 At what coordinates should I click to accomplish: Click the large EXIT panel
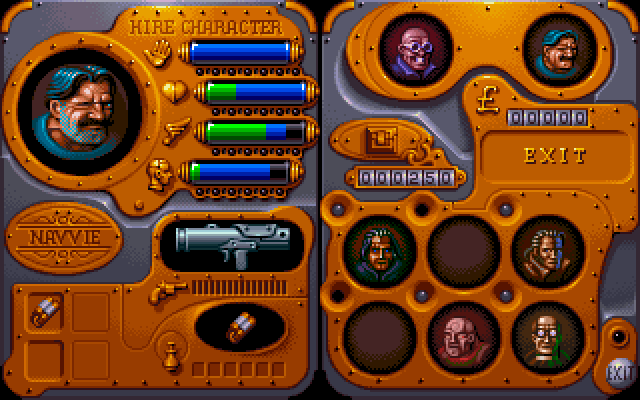(554, 157)
